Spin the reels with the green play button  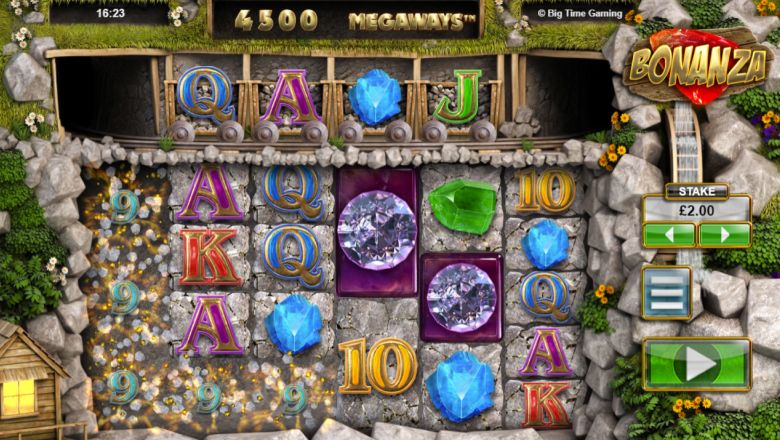point(696,364)
